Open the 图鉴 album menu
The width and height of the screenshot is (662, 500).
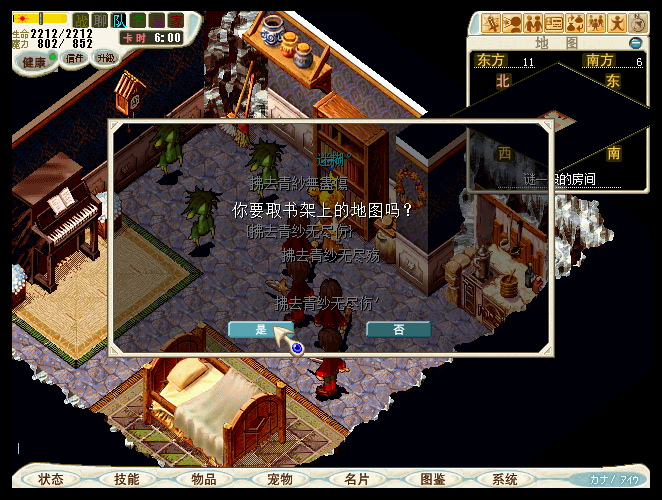432,479
